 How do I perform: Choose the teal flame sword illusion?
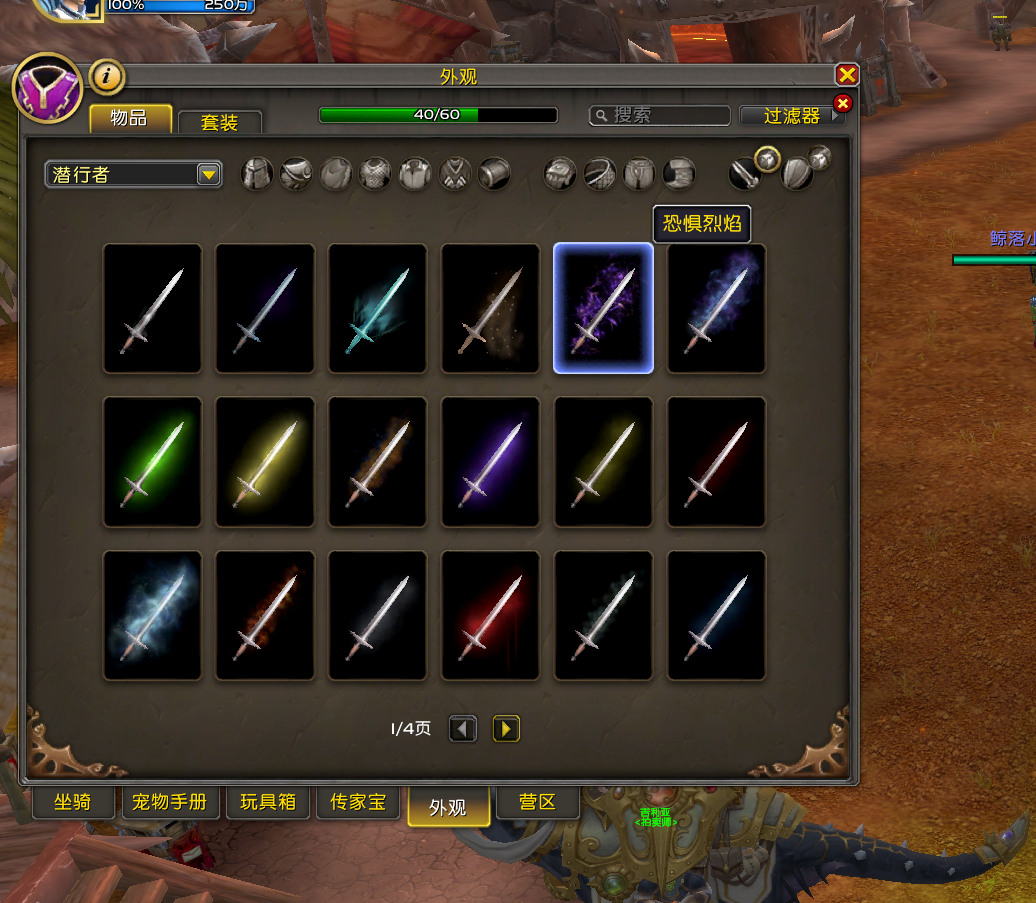(377, 308)
